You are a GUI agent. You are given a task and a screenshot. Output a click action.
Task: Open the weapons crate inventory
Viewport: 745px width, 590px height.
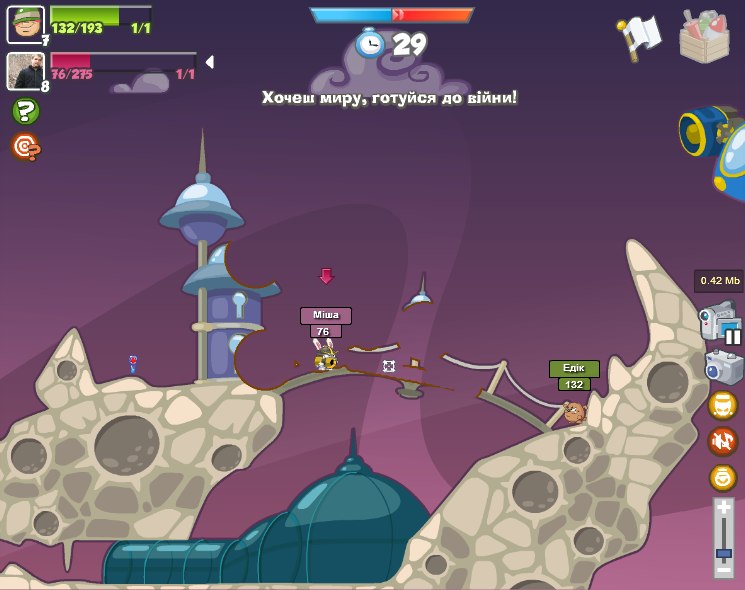(704, 37)
